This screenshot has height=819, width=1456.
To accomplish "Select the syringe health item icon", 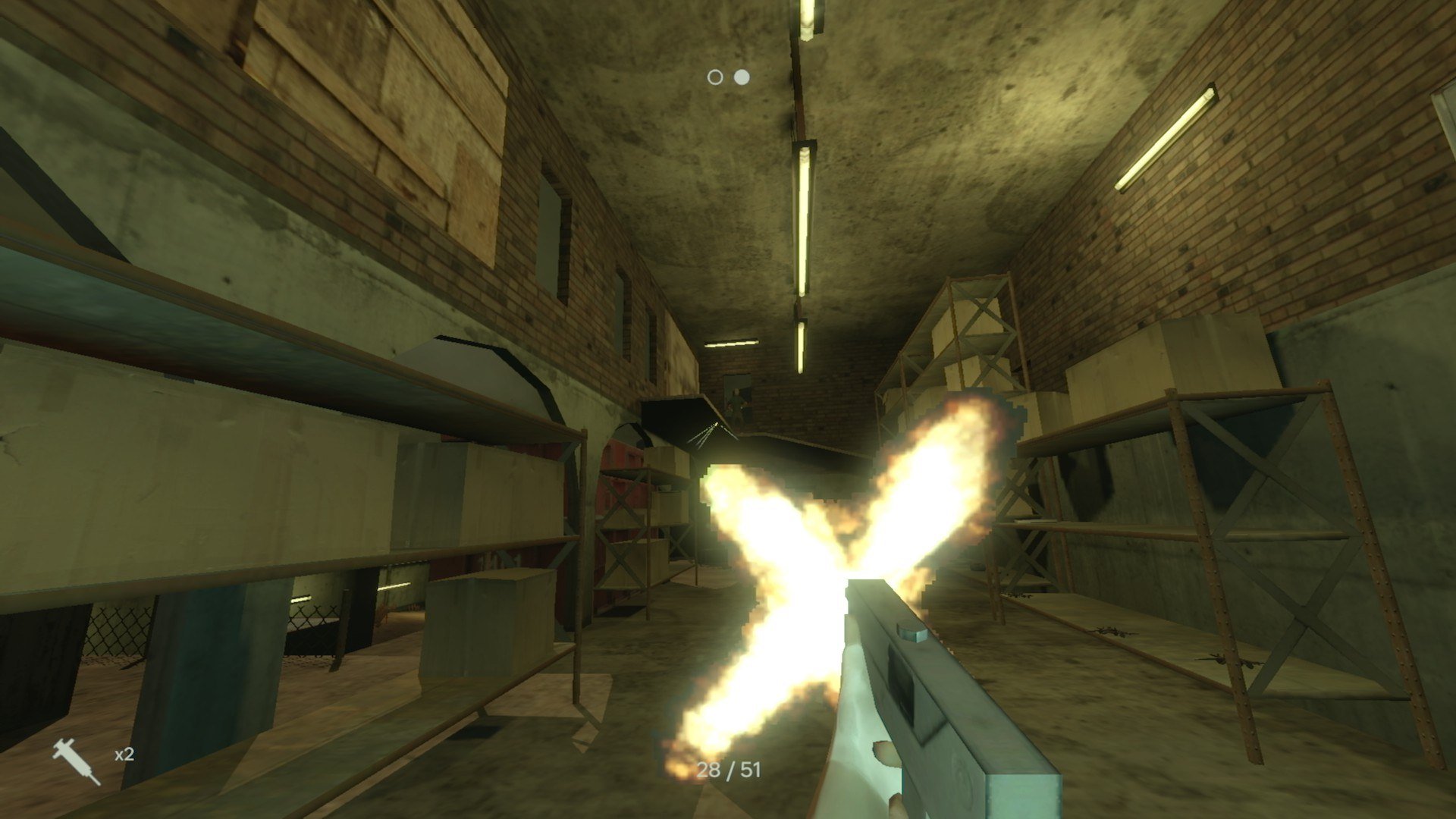I will tap(76, 761).
